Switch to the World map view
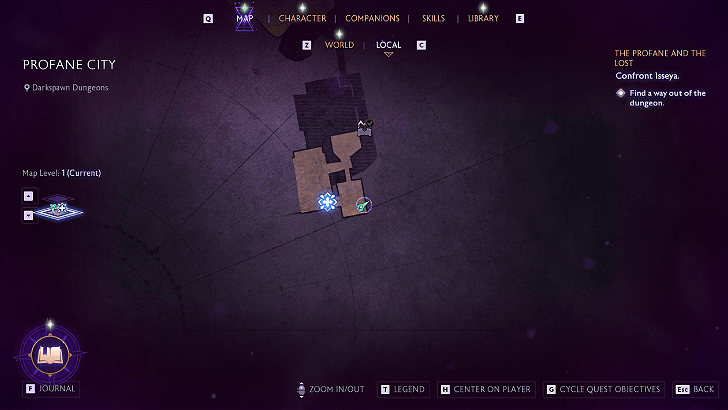The image size is (728, 410). 339,45
